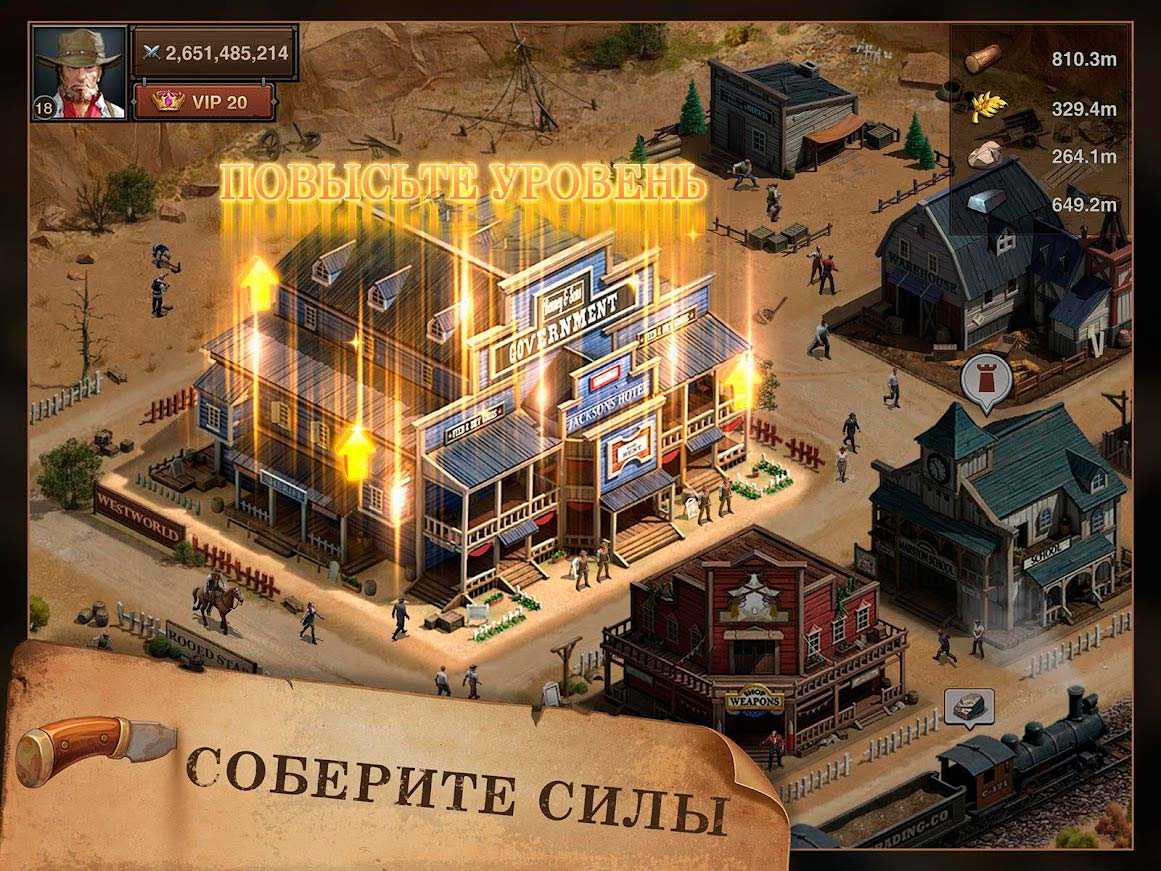
Task: Open the crossed-swords power display
Action: coord(215,52)
